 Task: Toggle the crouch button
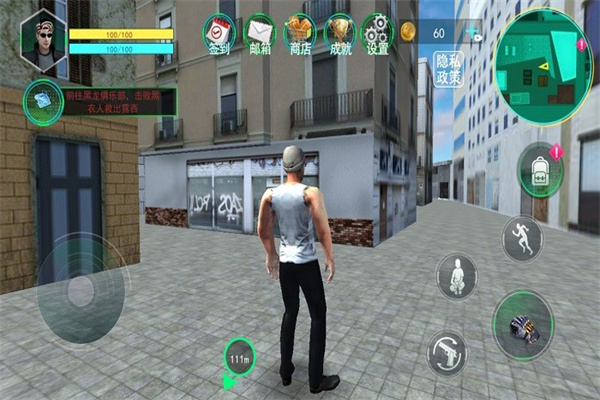pos(456,274)
